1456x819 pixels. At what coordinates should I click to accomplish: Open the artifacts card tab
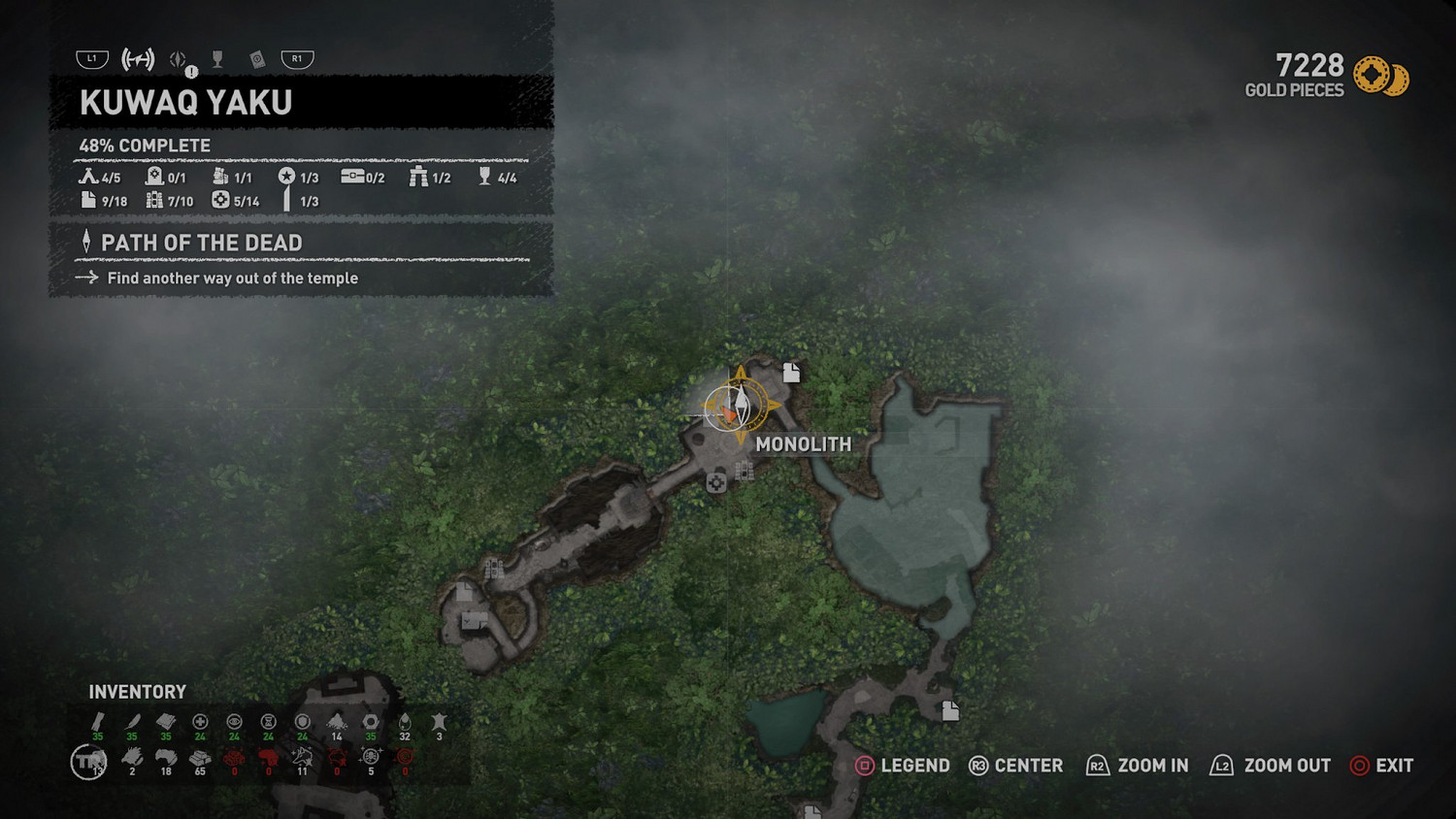257,60
